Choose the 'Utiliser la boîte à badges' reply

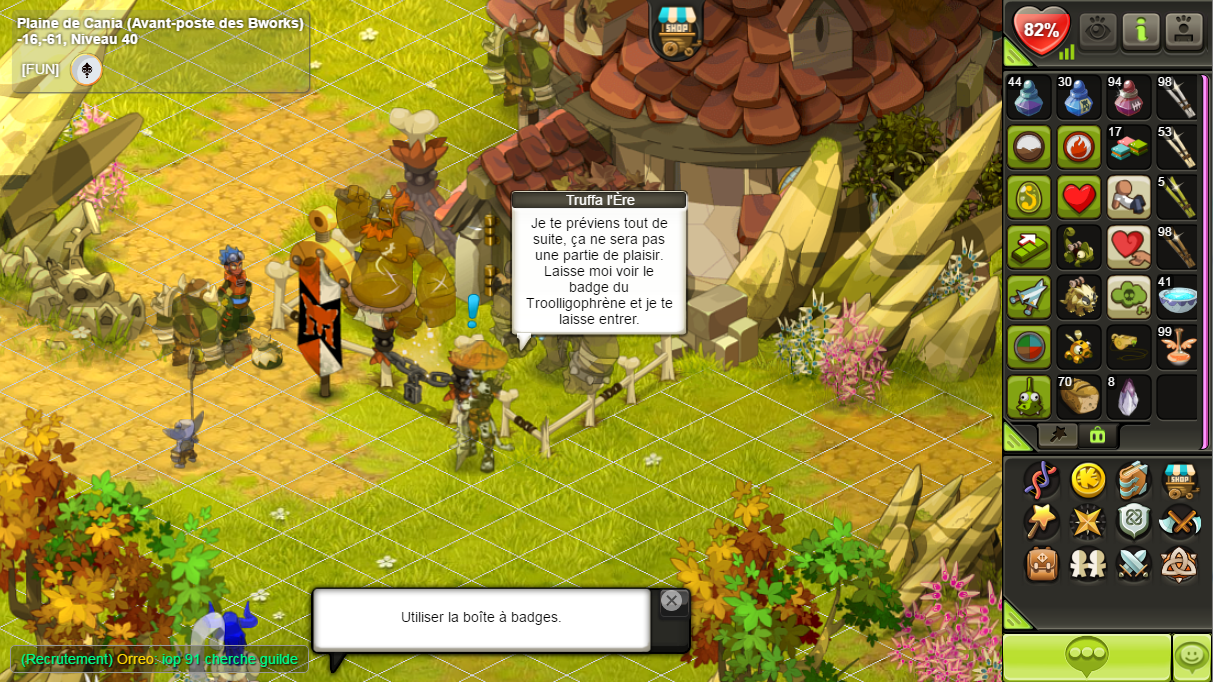tap(481, 618)
